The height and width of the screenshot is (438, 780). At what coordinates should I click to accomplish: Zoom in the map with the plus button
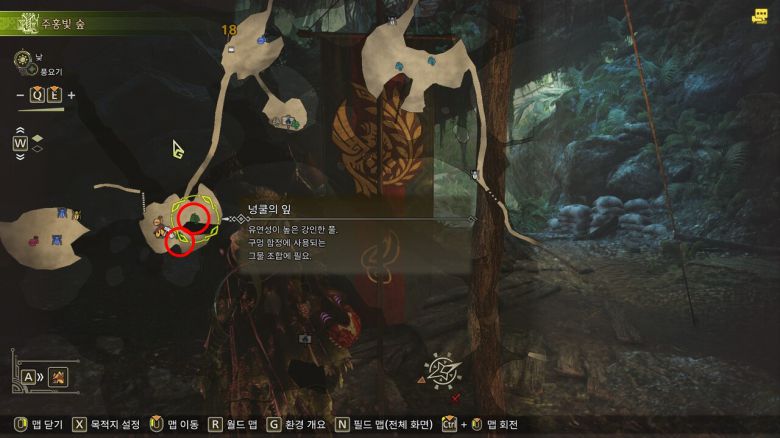coord(71,95)
